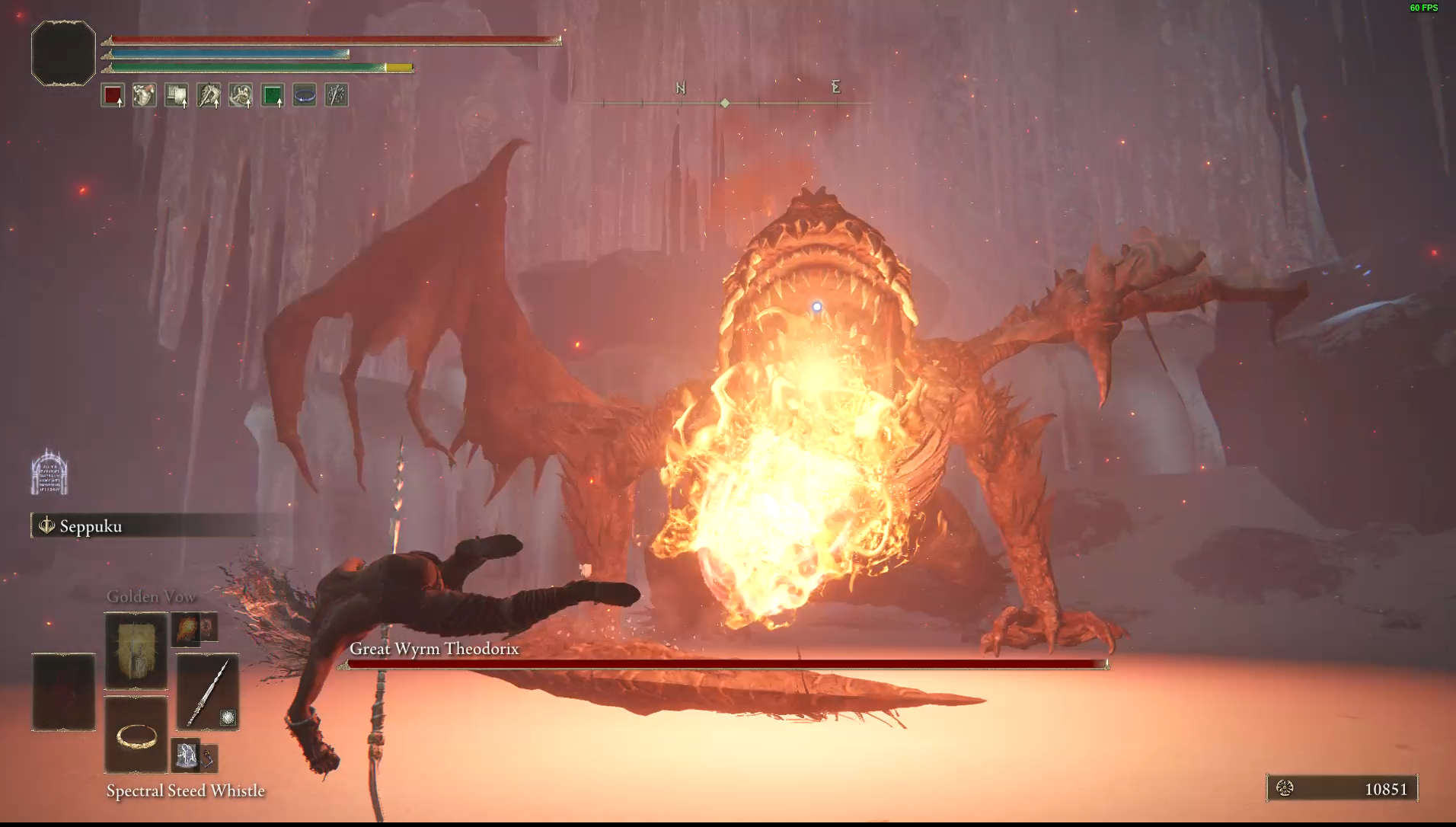This screenshot has width=1456, height=827.
Task: Select the Crimson Flask quick slot icon
Action: pos(112,94)
